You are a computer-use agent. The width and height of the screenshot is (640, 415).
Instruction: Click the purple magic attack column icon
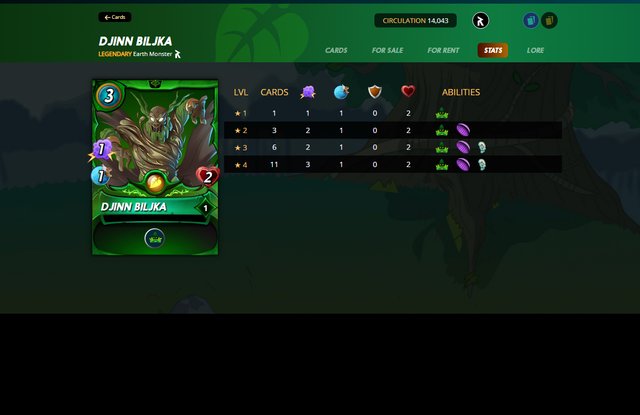click(x=308, y=92)
